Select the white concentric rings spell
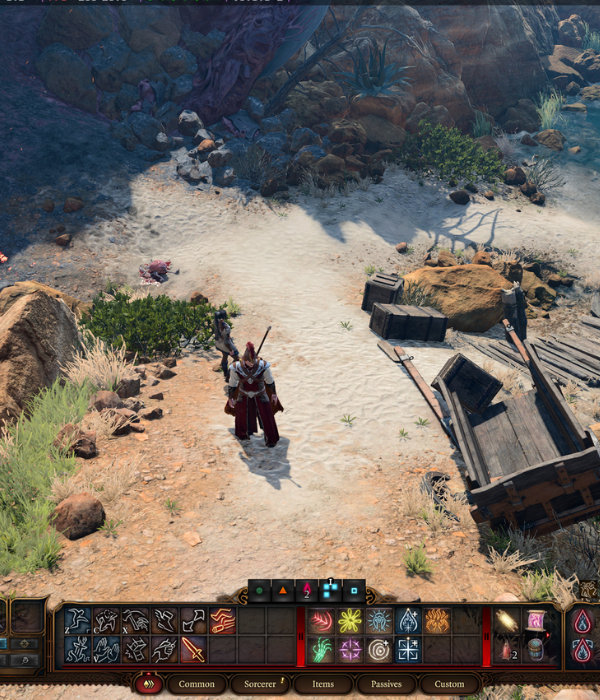Image resolution: width=600 pixels, height=700 pixels. tap(379, 650)
